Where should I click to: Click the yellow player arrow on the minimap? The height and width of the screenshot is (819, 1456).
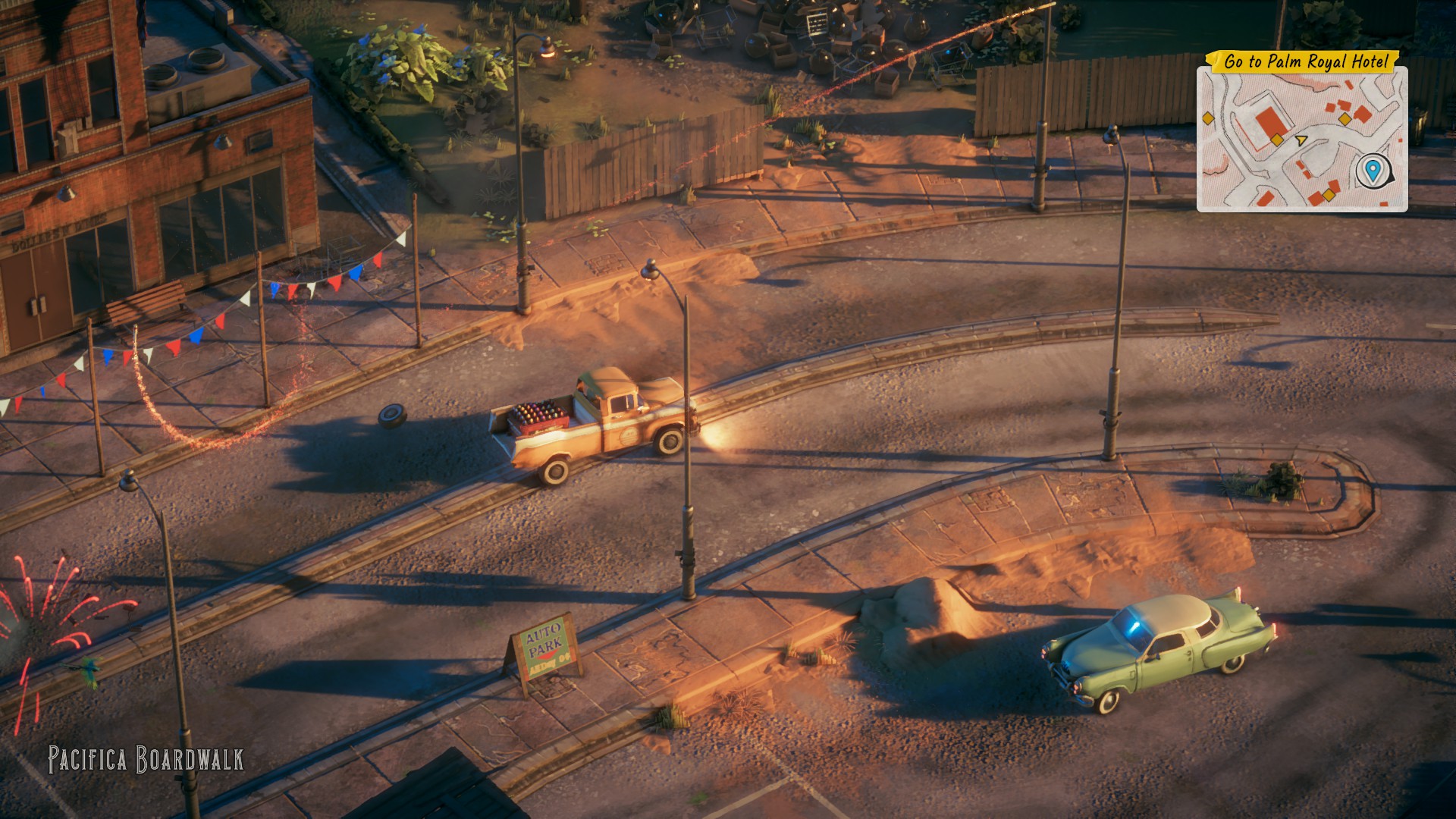(1301, 140)
